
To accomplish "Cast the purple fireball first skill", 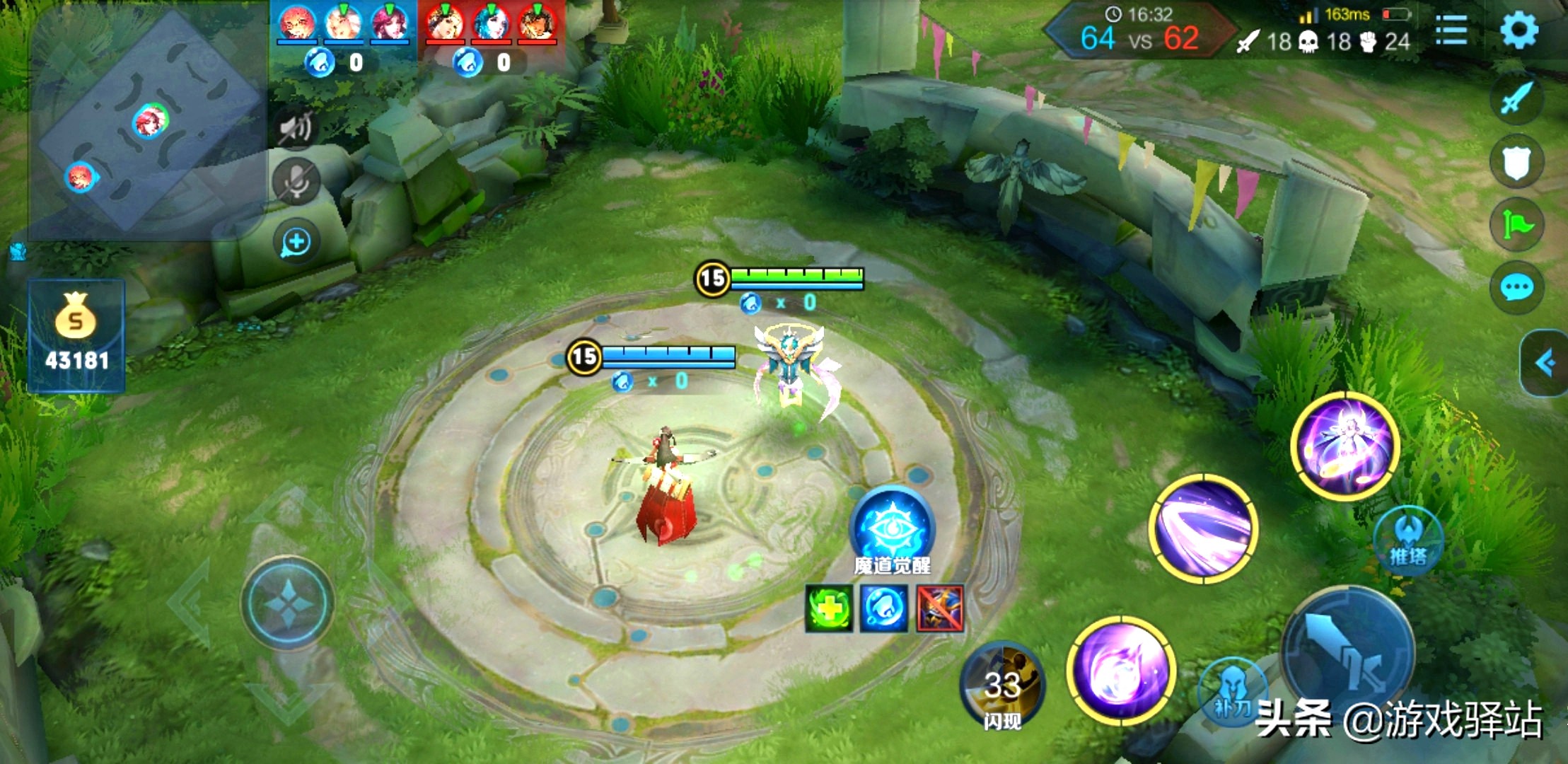I will point(1121,670).
